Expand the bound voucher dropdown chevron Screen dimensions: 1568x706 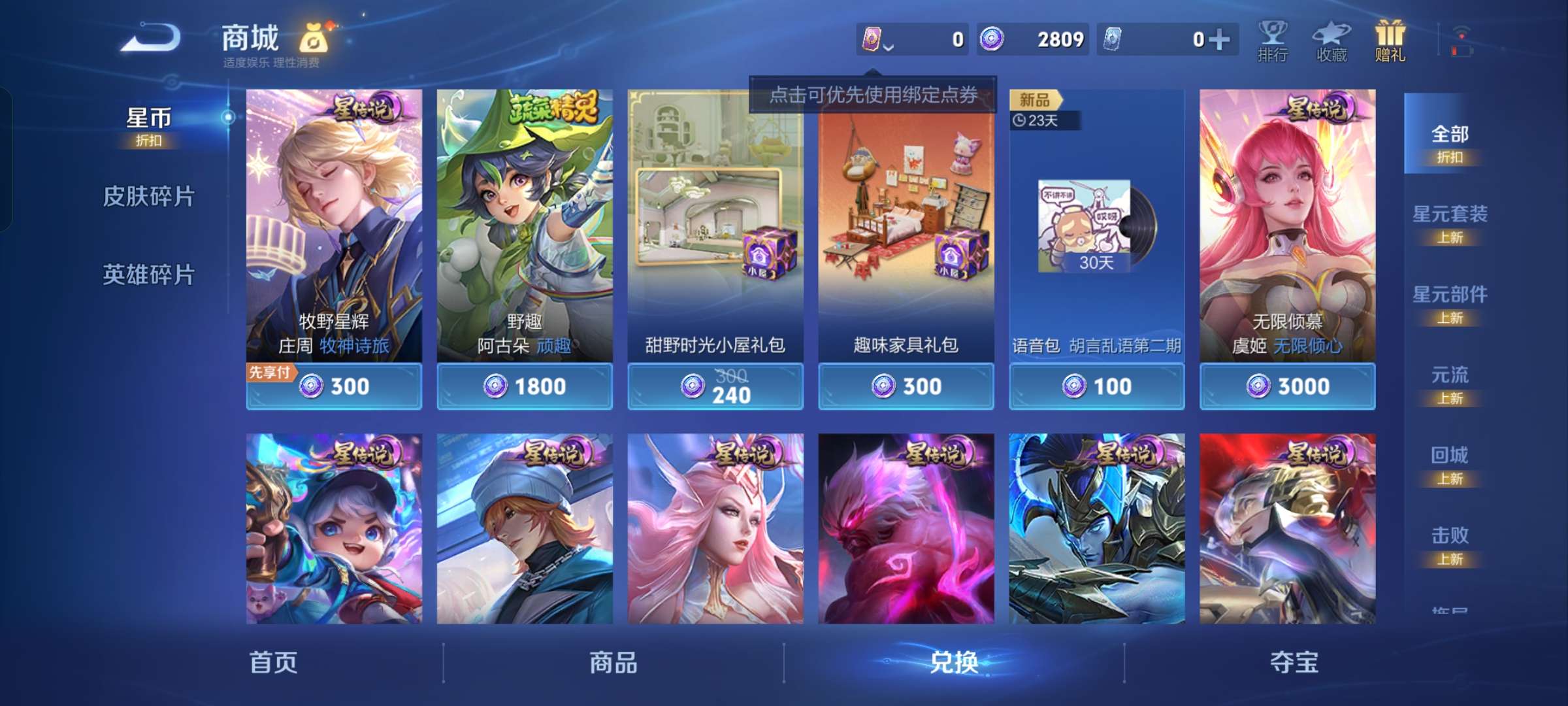[x=890, y=46]
